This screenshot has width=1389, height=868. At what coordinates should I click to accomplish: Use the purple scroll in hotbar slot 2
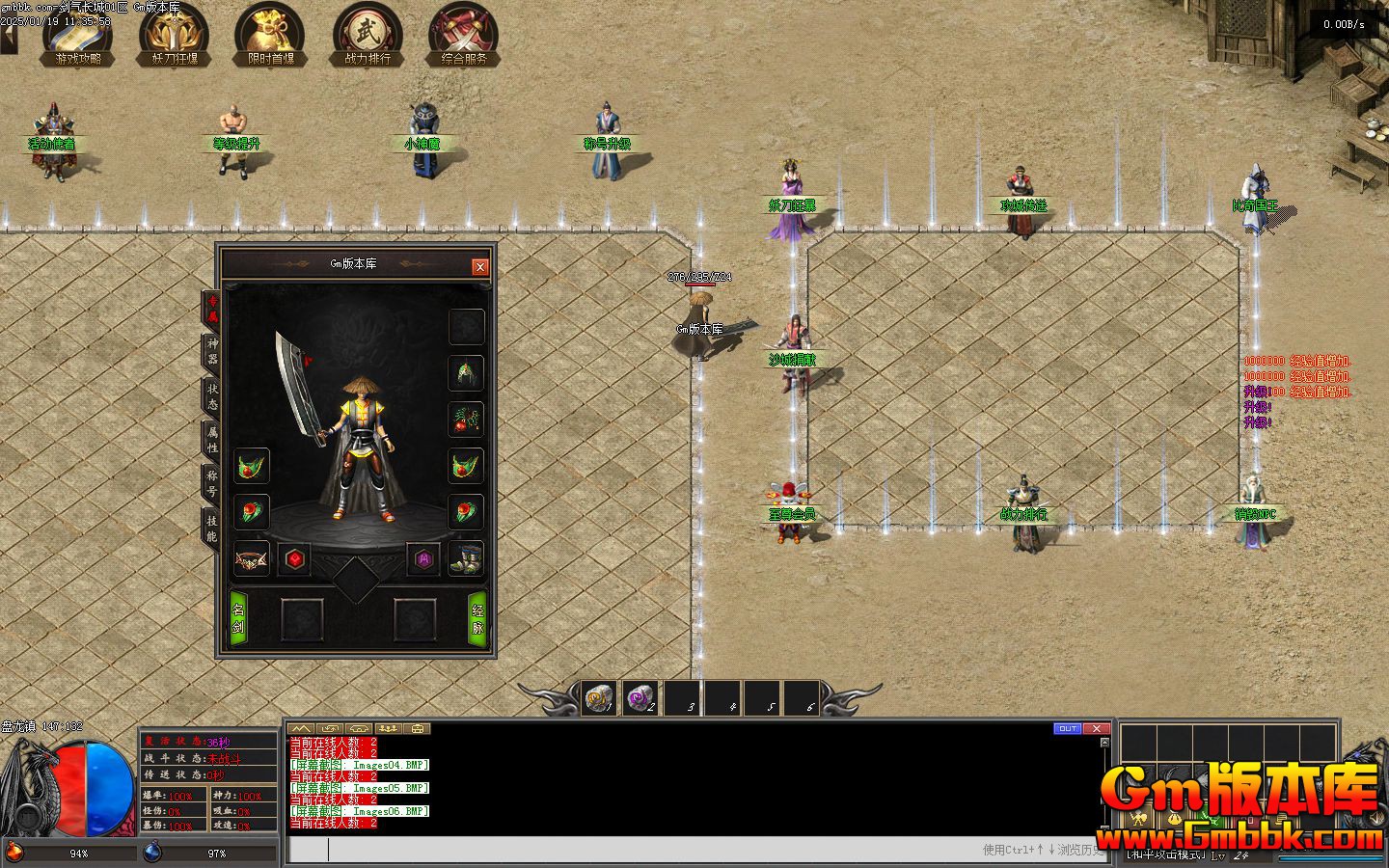tap(640, 698)
